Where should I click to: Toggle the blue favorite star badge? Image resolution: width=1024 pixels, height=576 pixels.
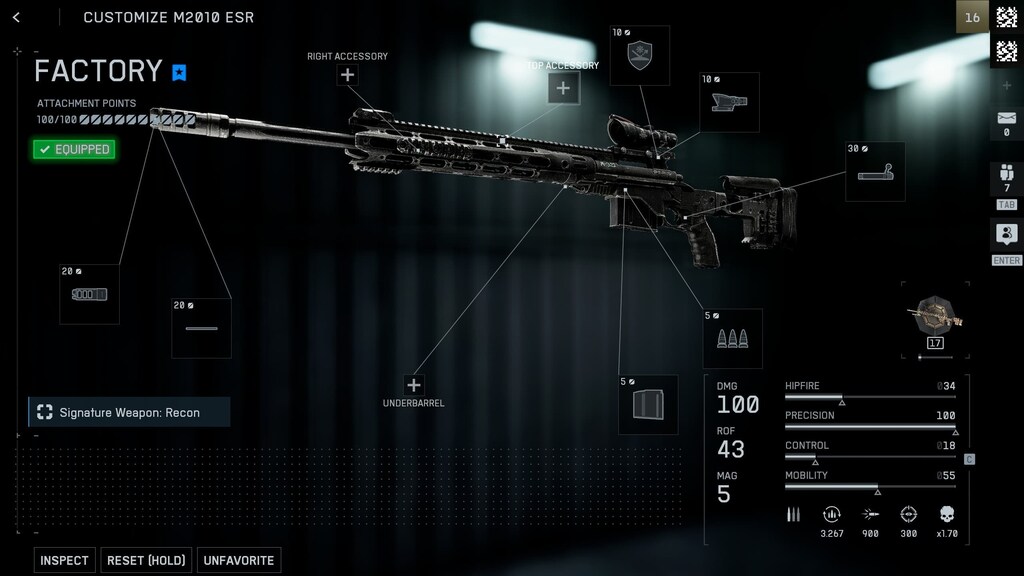(179, 72)
